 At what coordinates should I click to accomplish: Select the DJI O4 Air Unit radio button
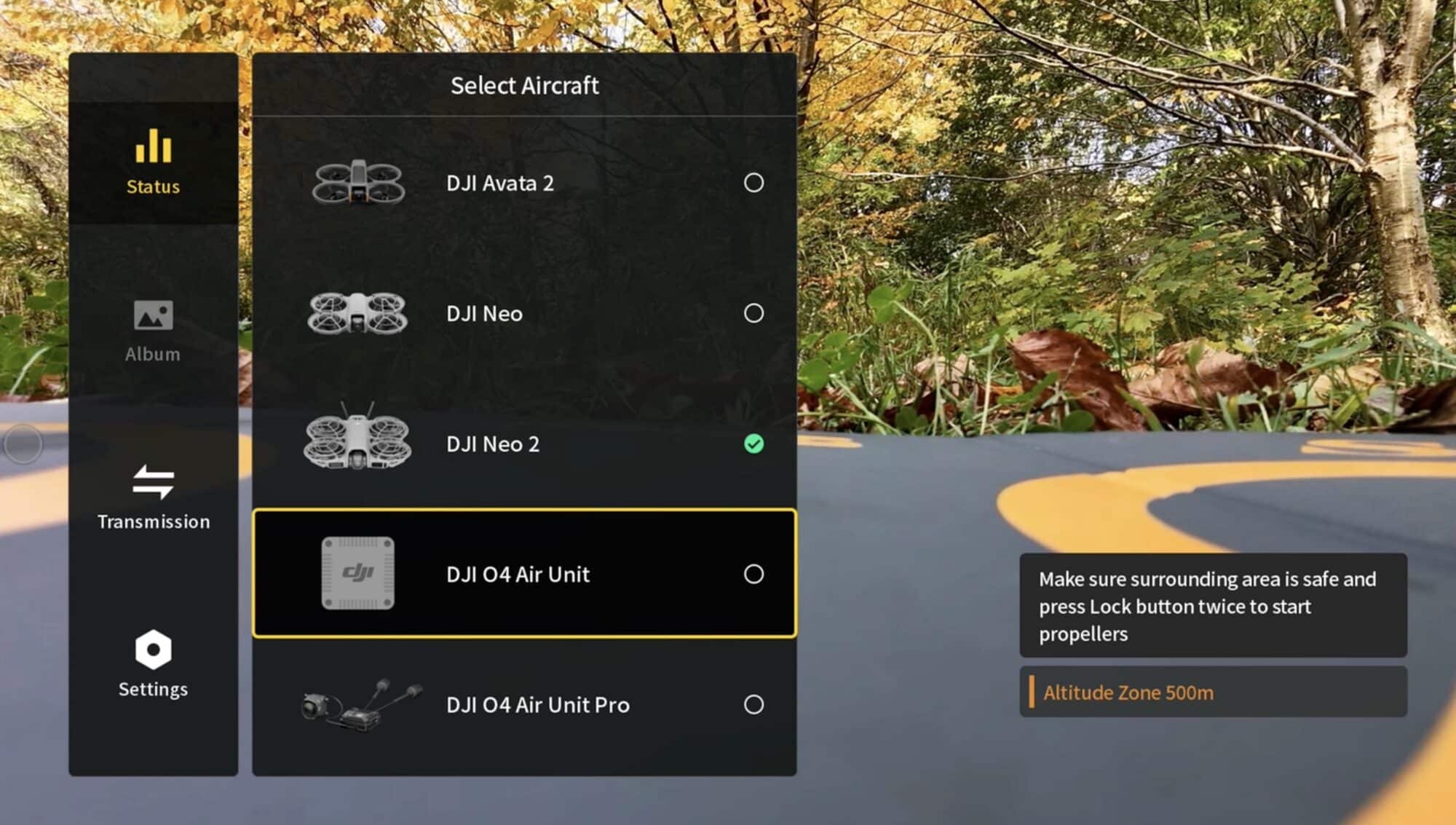click(754, 575)
